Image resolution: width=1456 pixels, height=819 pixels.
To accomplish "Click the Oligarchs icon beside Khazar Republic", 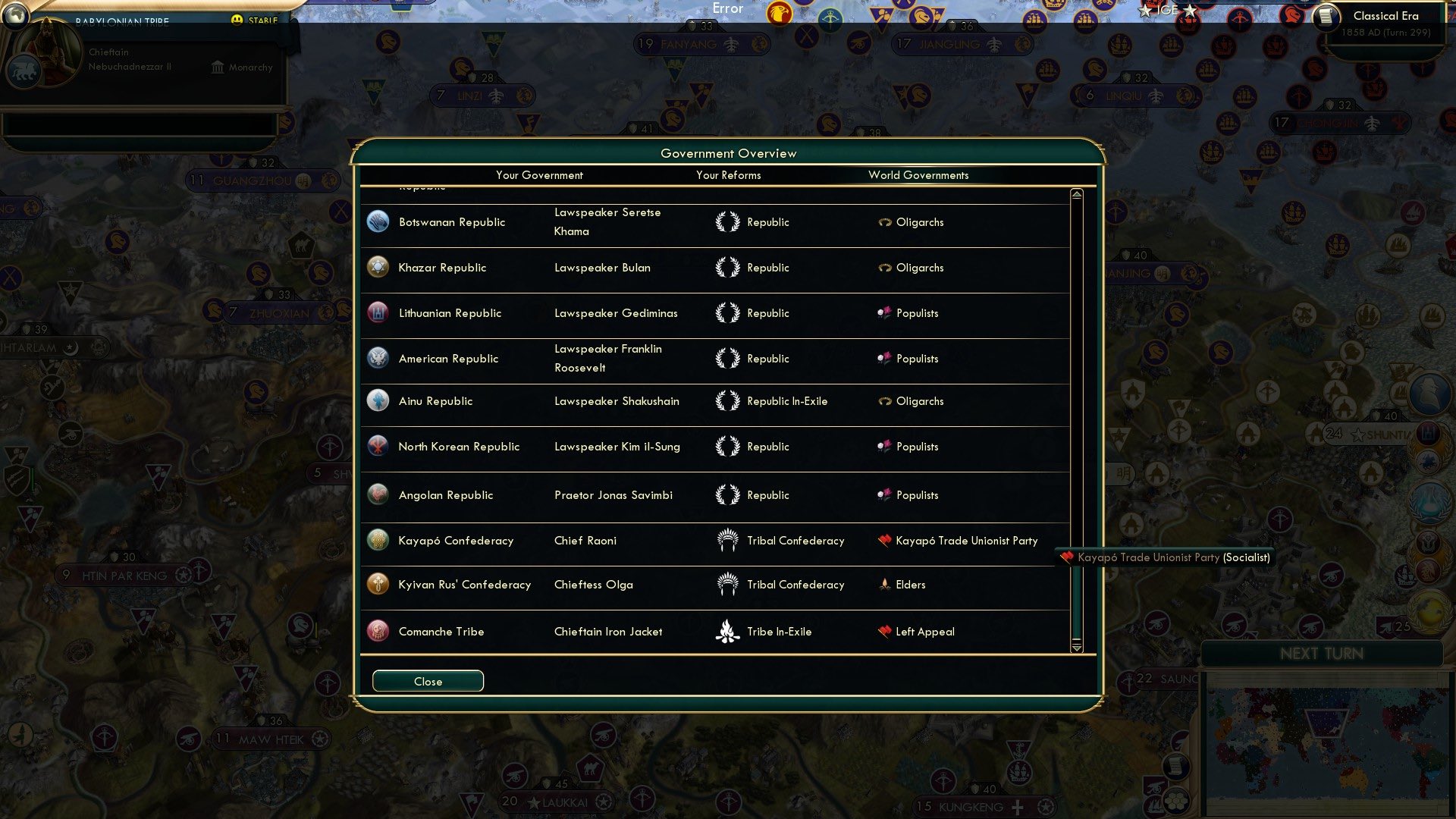I will 884,268.
